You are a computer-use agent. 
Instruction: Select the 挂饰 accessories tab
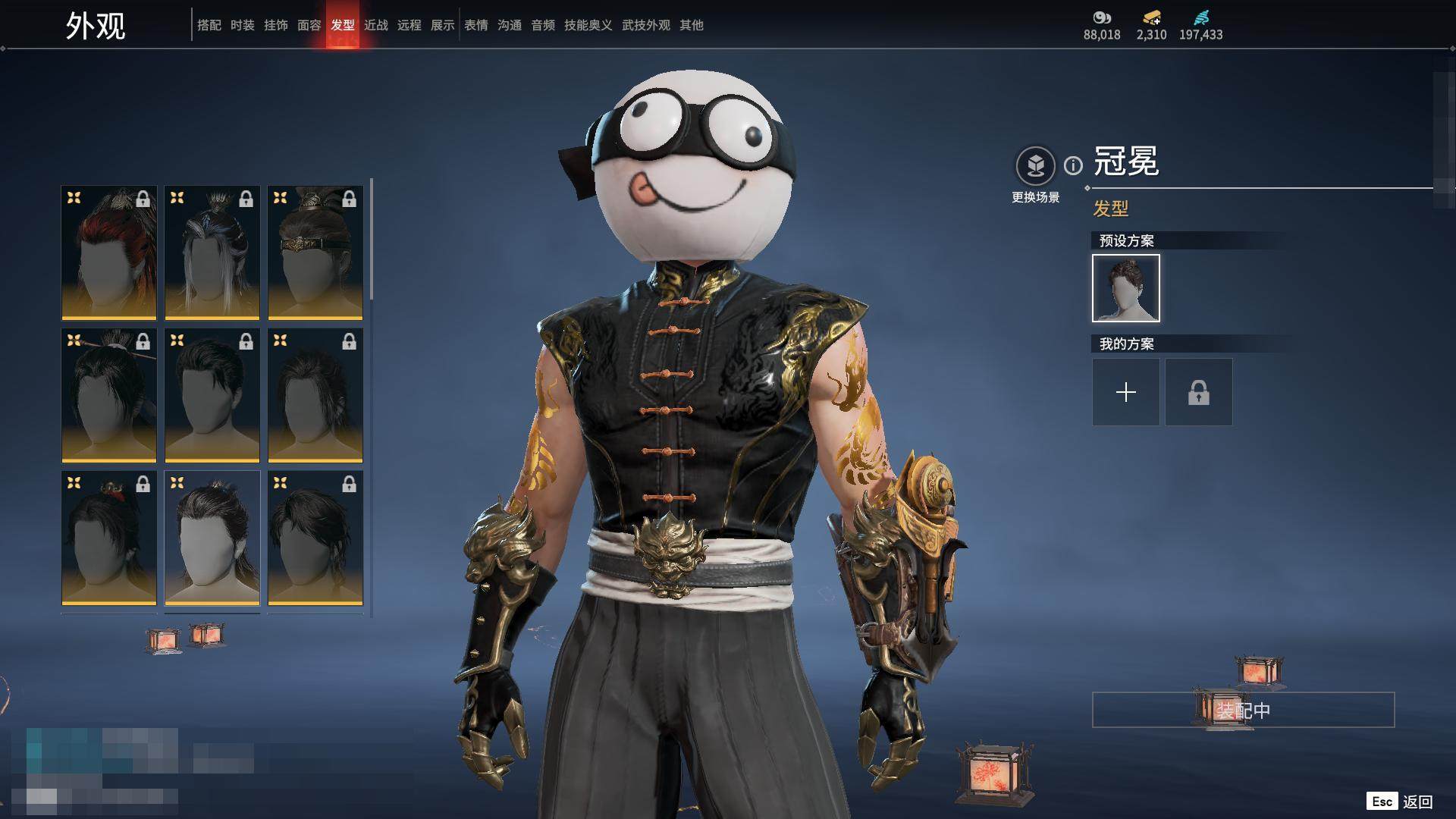coord(275,25)
